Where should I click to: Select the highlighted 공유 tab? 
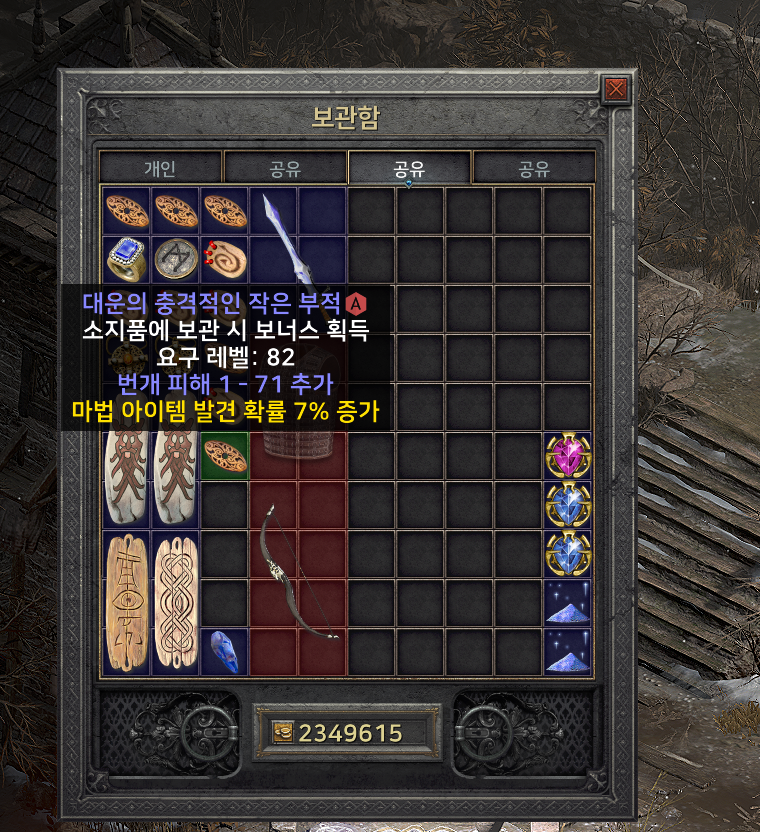point(408,168)
